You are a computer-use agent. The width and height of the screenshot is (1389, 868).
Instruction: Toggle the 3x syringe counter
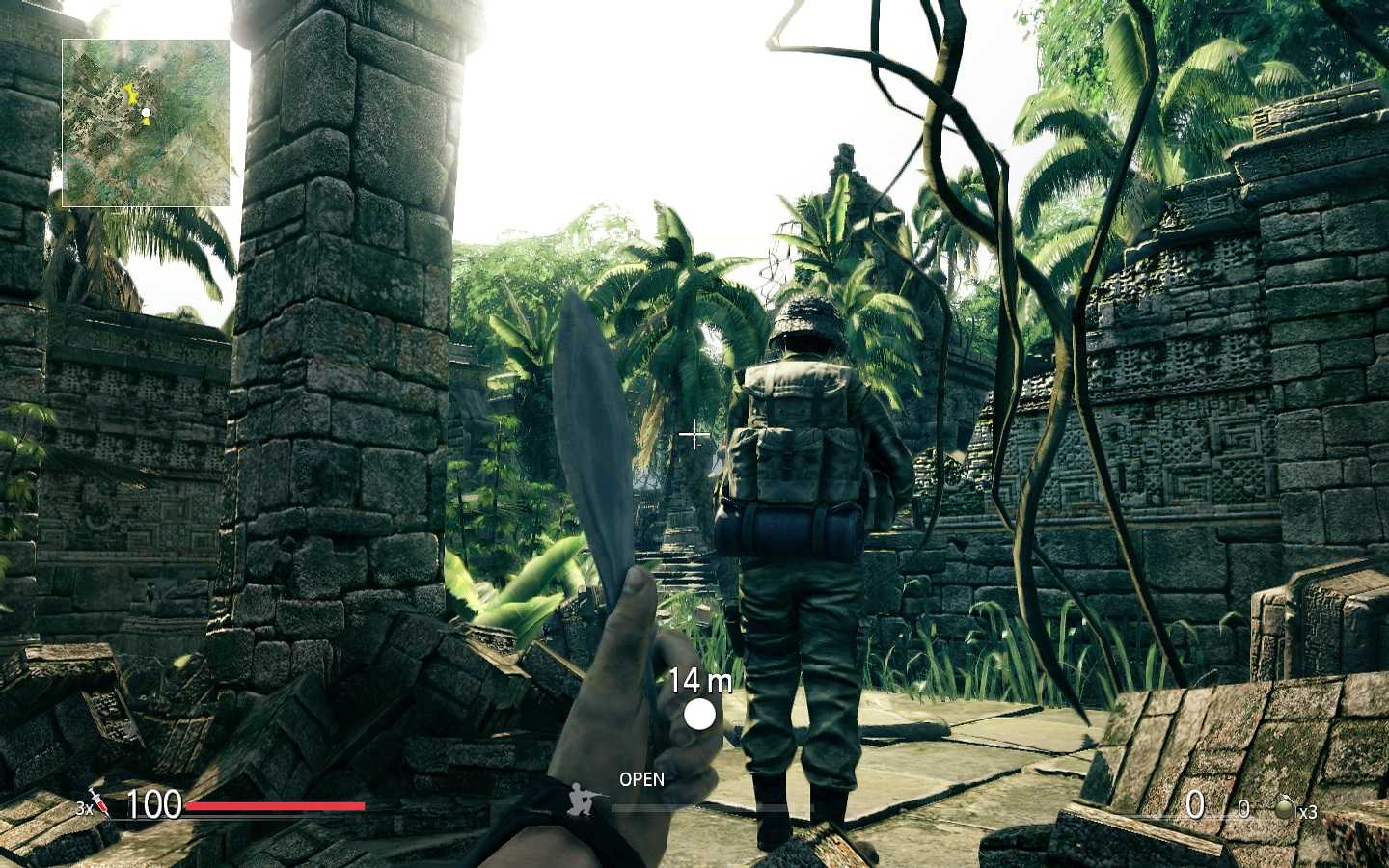[83, 810]
